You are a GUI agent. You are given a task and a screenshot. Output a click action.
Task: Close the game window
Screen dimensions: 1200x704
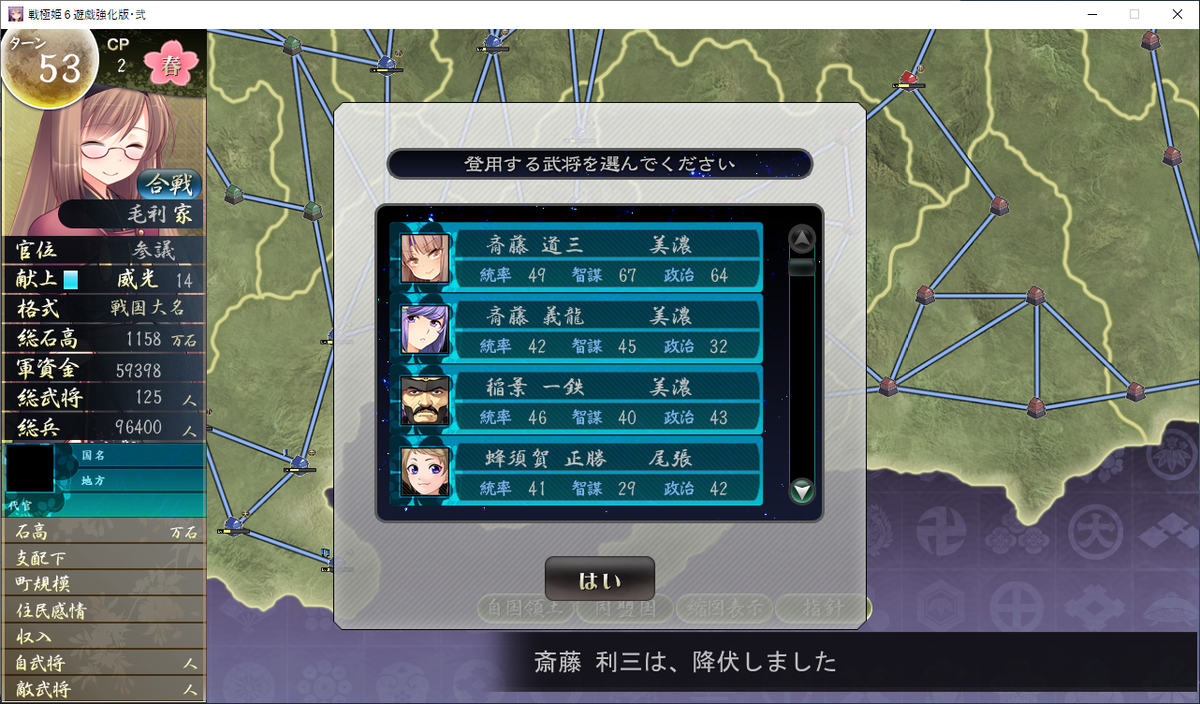[1176, 14]
